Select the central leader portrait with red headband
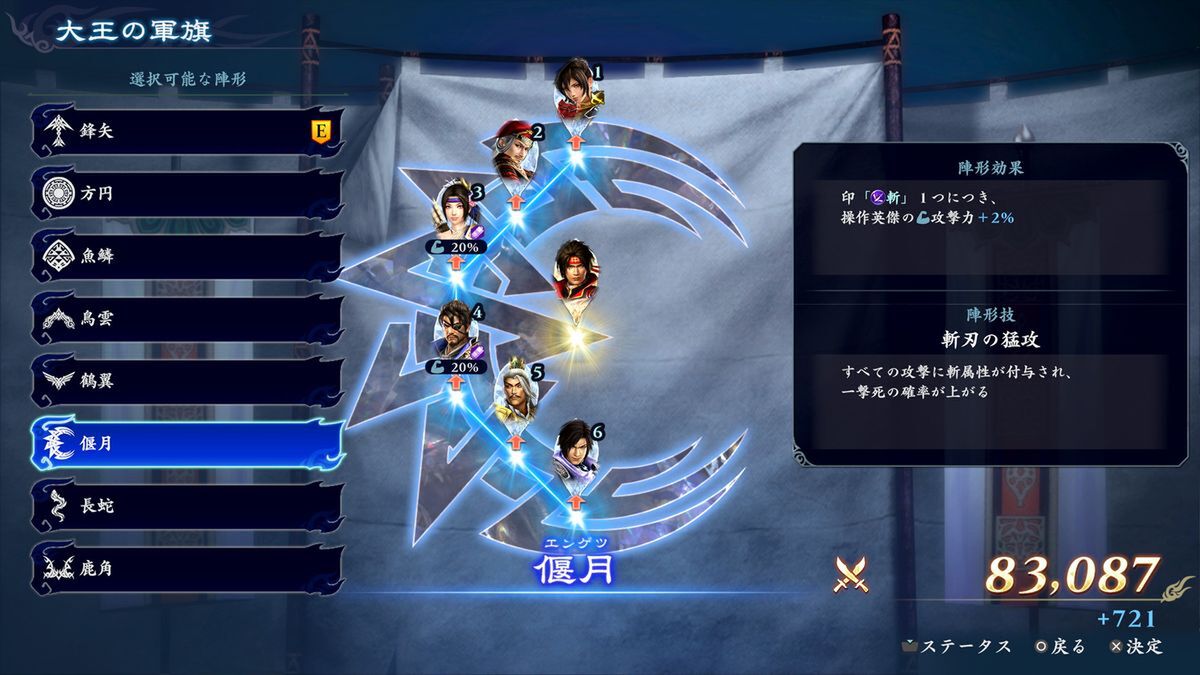Viewport: 1200px width, 675px height. (x=576, y=272)
